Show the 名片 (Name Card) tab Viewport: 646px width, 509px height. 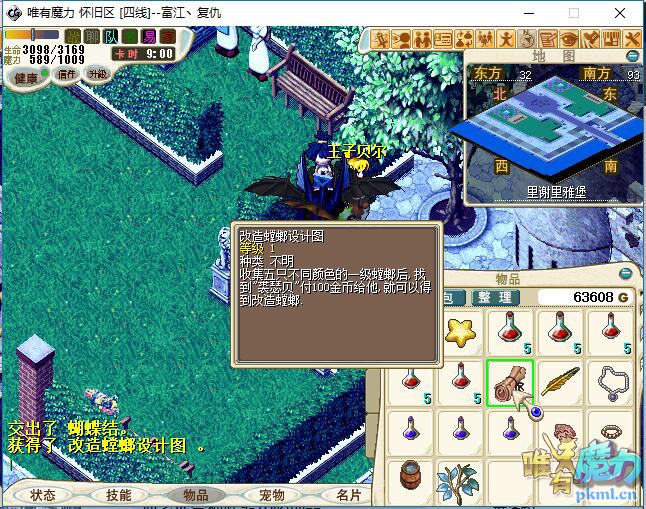tap(348, 494)
